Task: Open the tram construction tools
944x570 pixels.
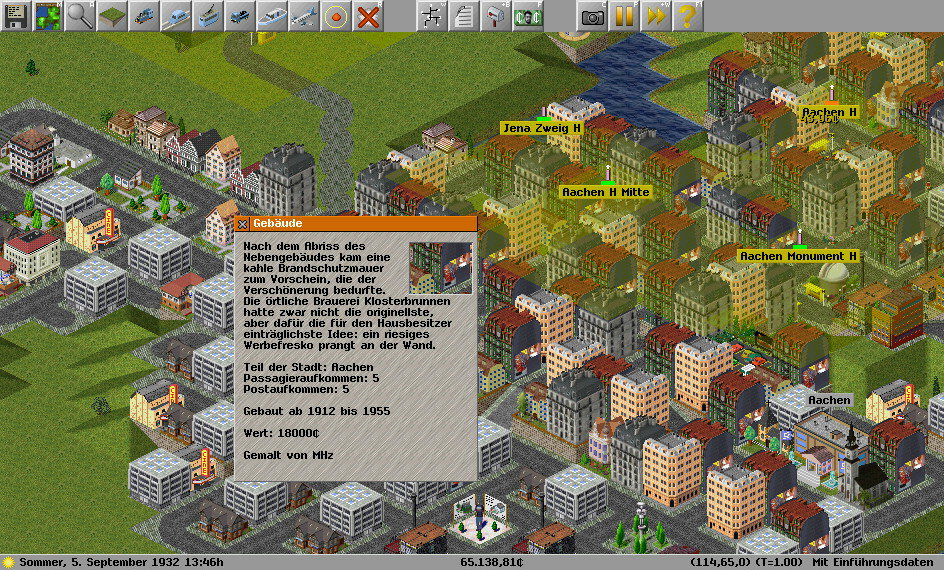Action: (x=208, y=15)
